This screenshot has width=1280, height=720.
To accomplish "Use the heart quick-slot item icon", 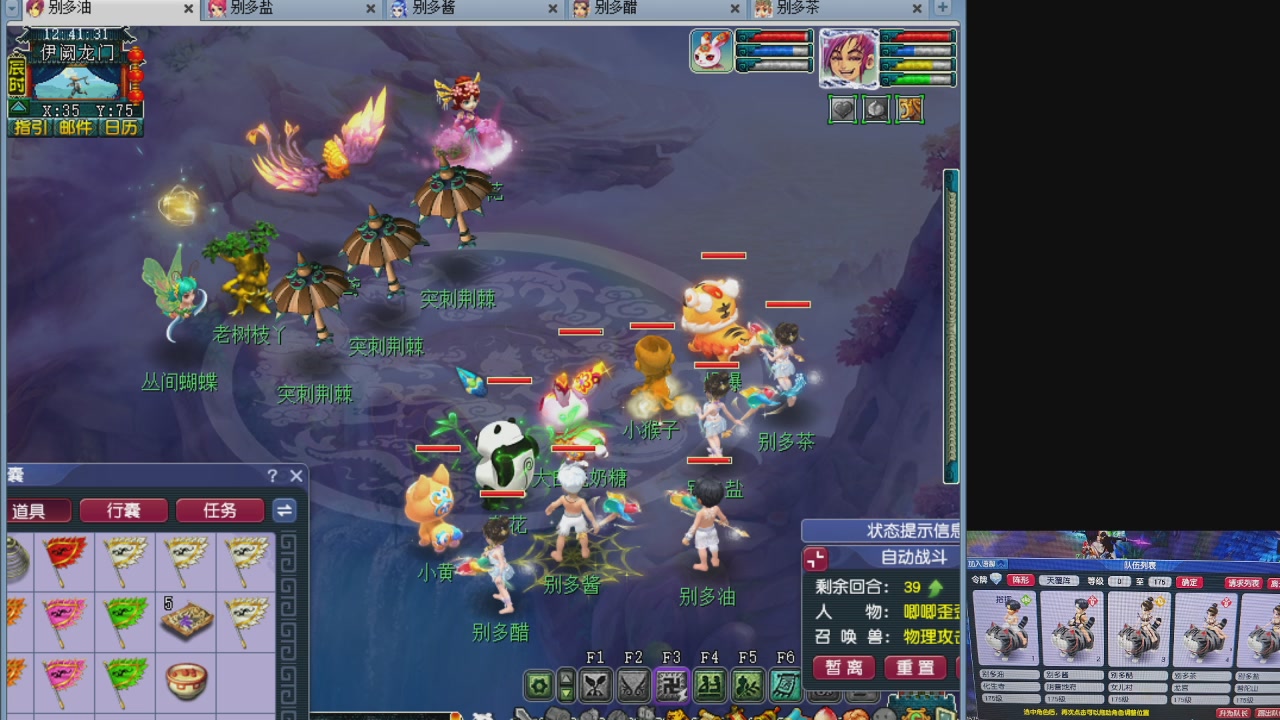I will (843, 110).
